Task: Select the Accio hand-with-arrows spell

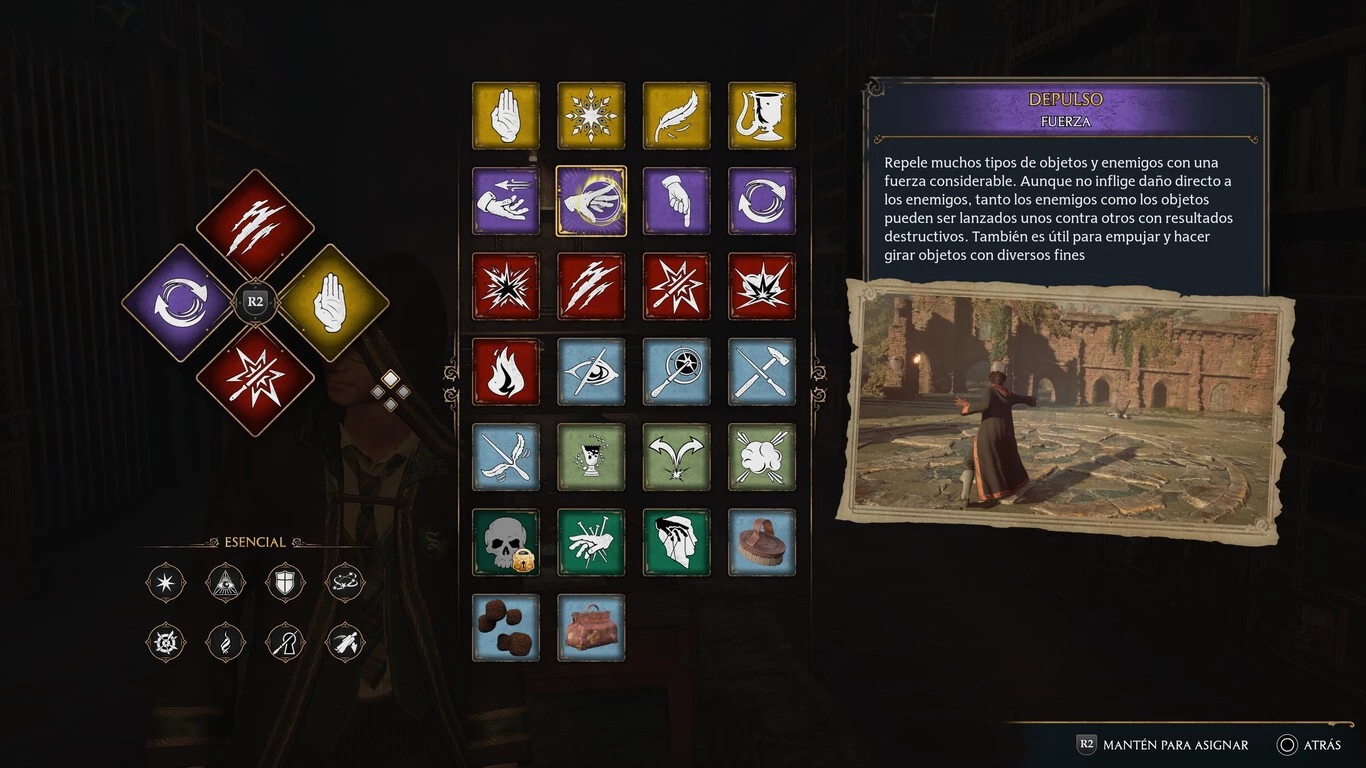Action: (506, 201)
